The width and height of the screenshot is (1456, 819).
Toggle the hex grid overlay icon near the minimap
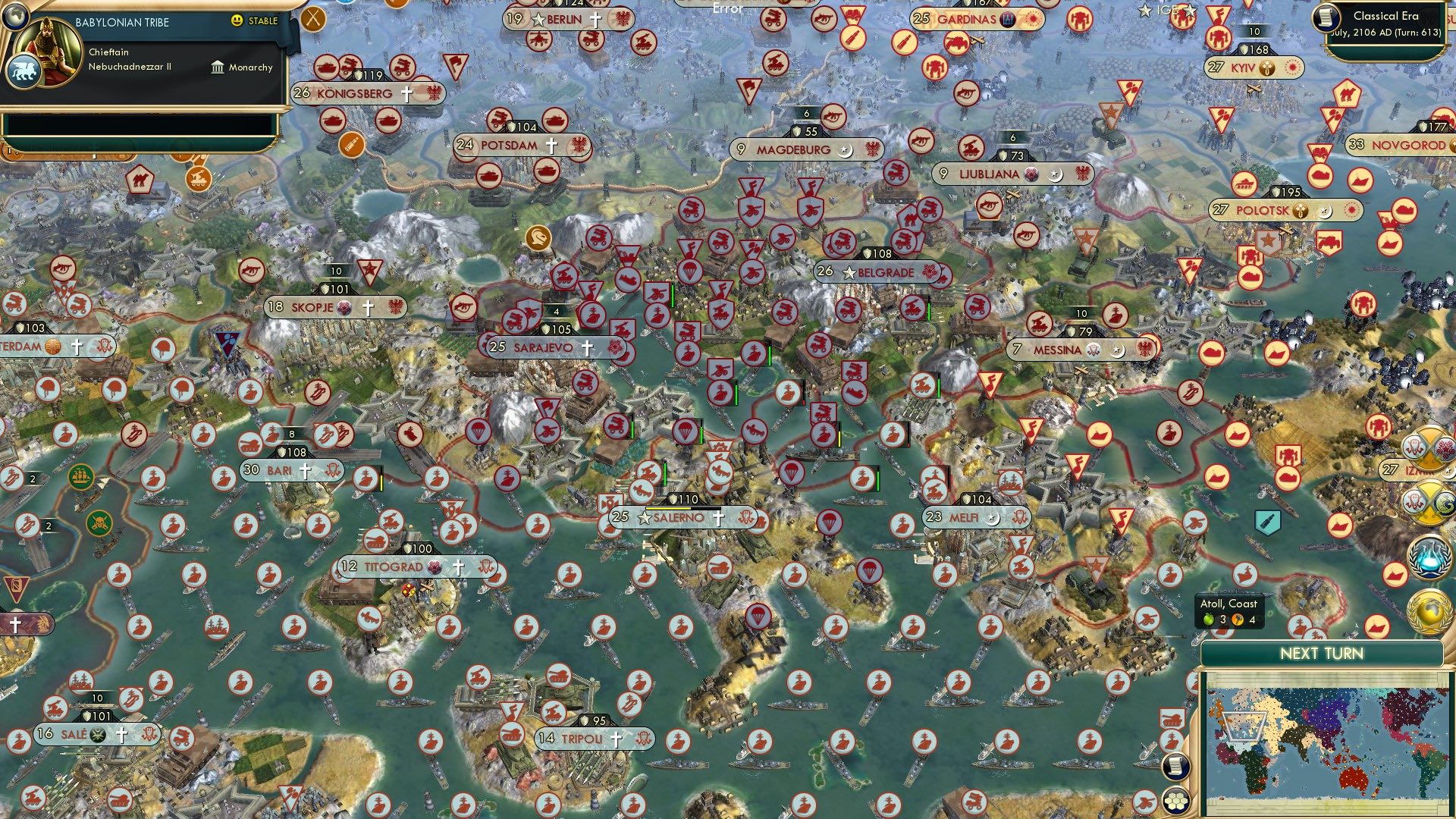[x=1175, y=800]
